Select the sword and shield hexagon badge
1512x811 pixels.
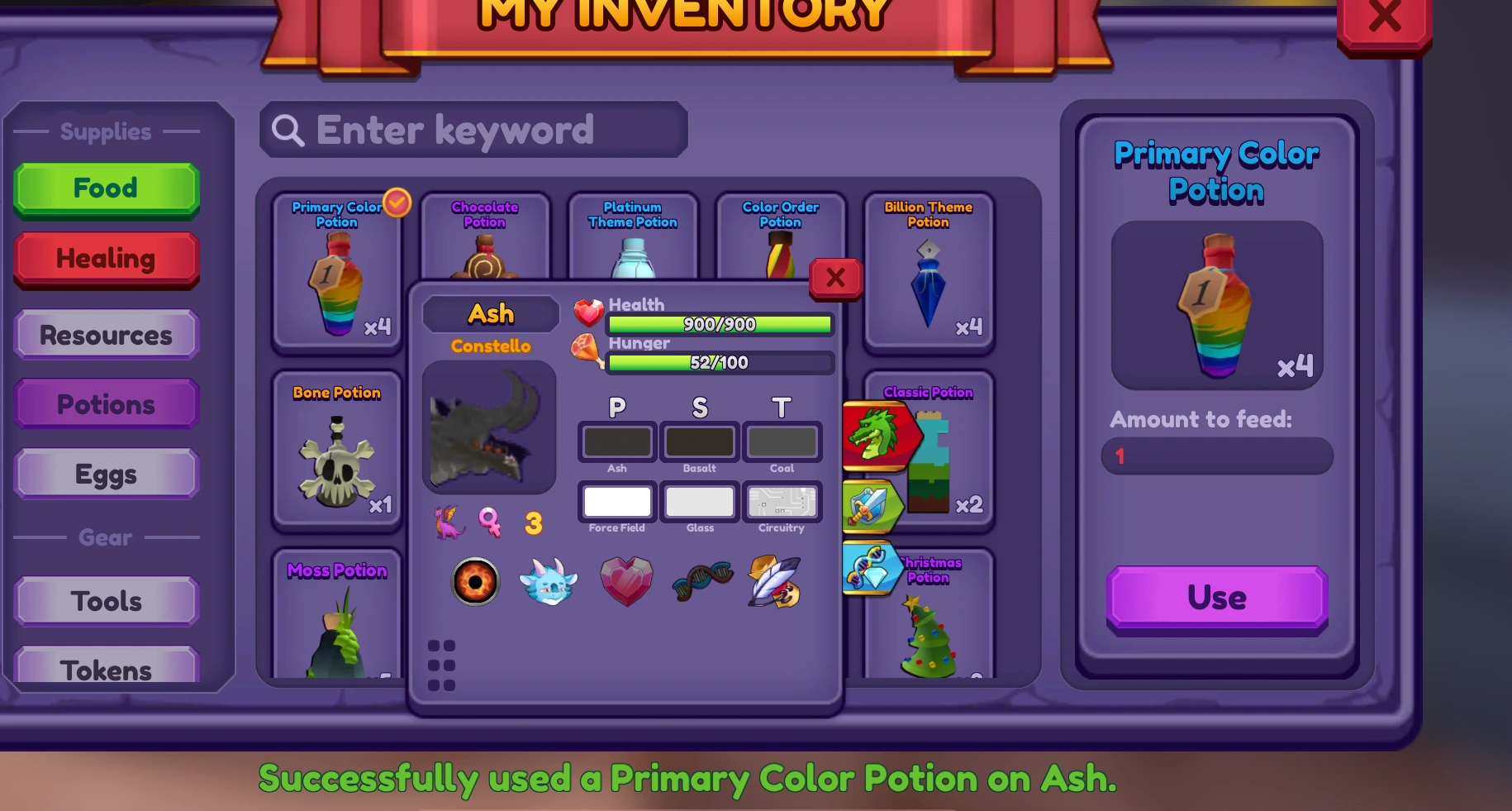click(873, 505)
